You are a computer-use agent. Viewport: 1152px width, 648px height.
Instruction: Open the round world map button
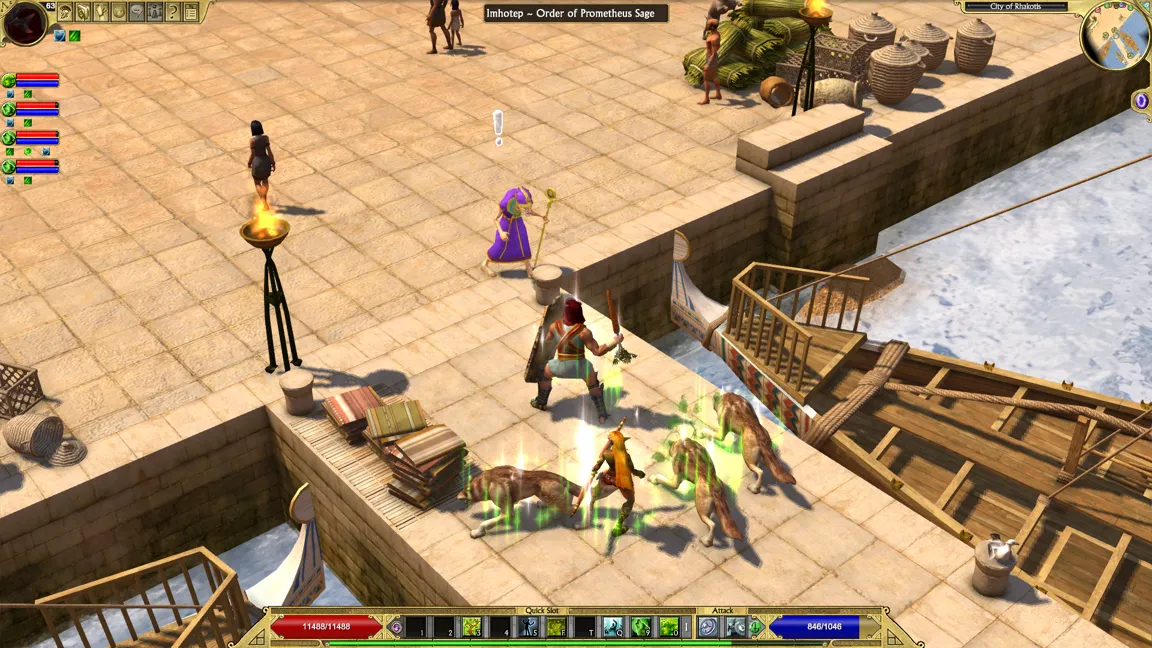click(x=119, y=12)
